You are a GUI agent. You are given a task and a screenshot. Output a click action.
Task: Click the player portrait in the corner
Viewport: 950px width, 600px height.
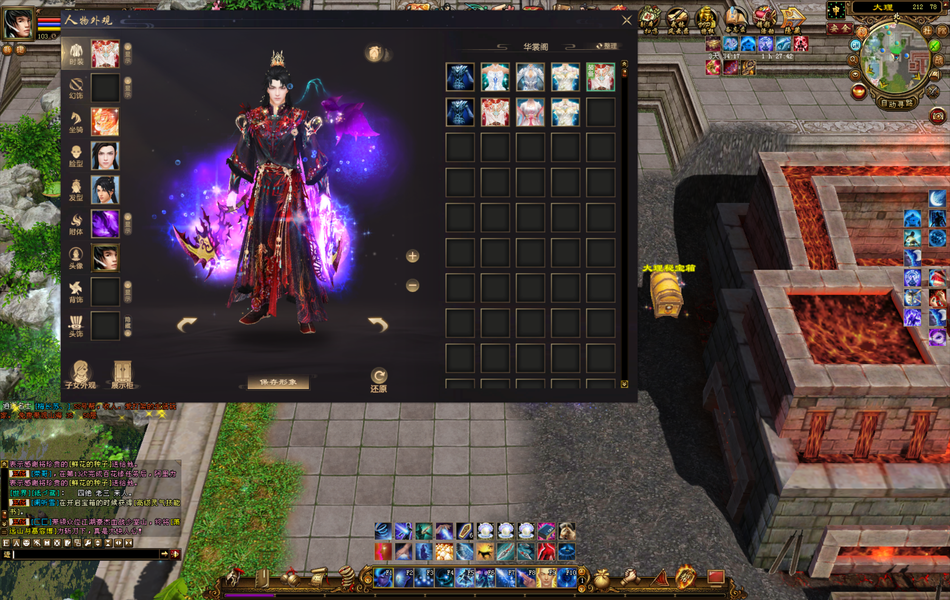(17, 23)
